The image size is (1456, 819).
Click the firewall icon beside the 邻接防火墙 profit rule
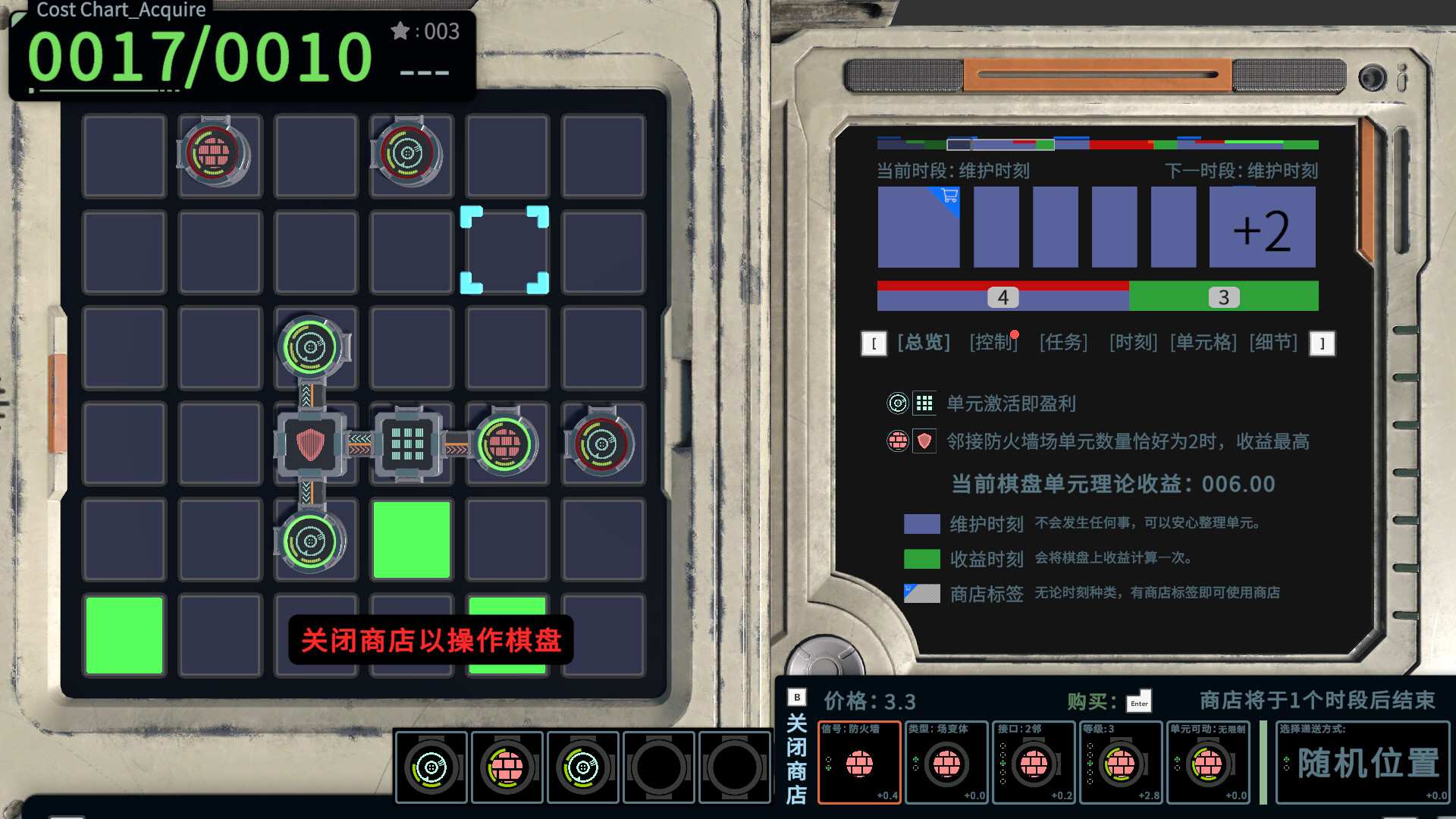pos(898,441)
